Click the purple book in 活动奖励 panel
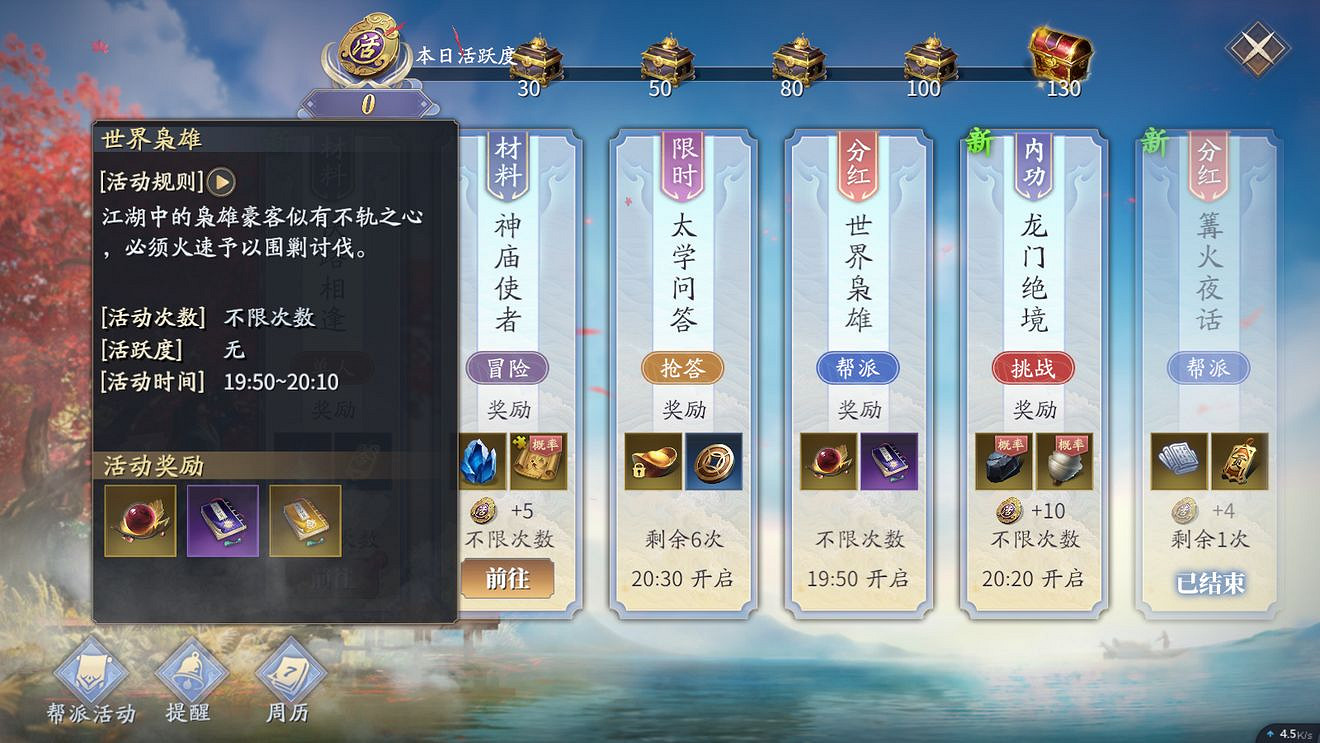 click(222, 521)
